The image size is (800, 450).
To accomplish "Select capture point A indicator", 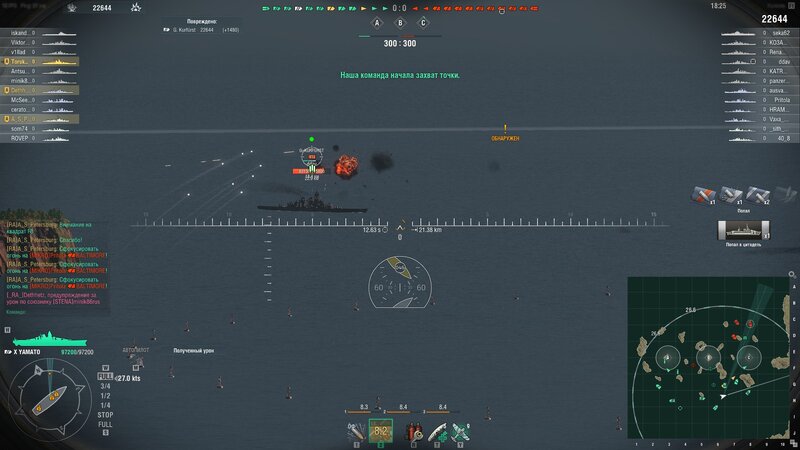I will pos(378,23).
